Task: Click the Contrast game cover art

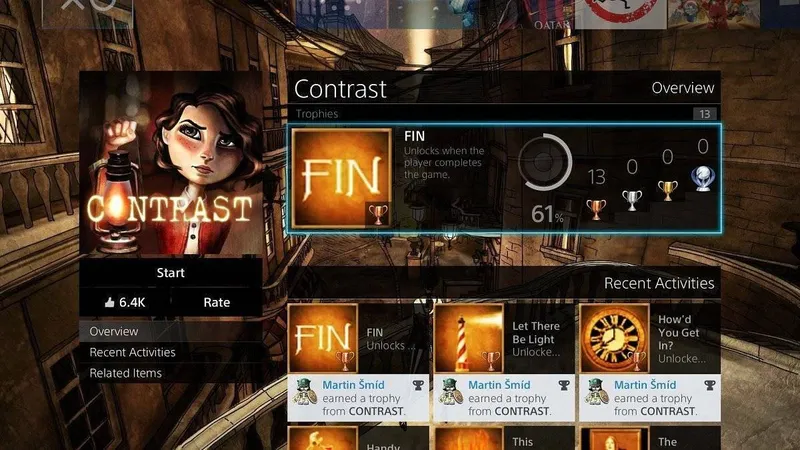Action: (171, 162)
